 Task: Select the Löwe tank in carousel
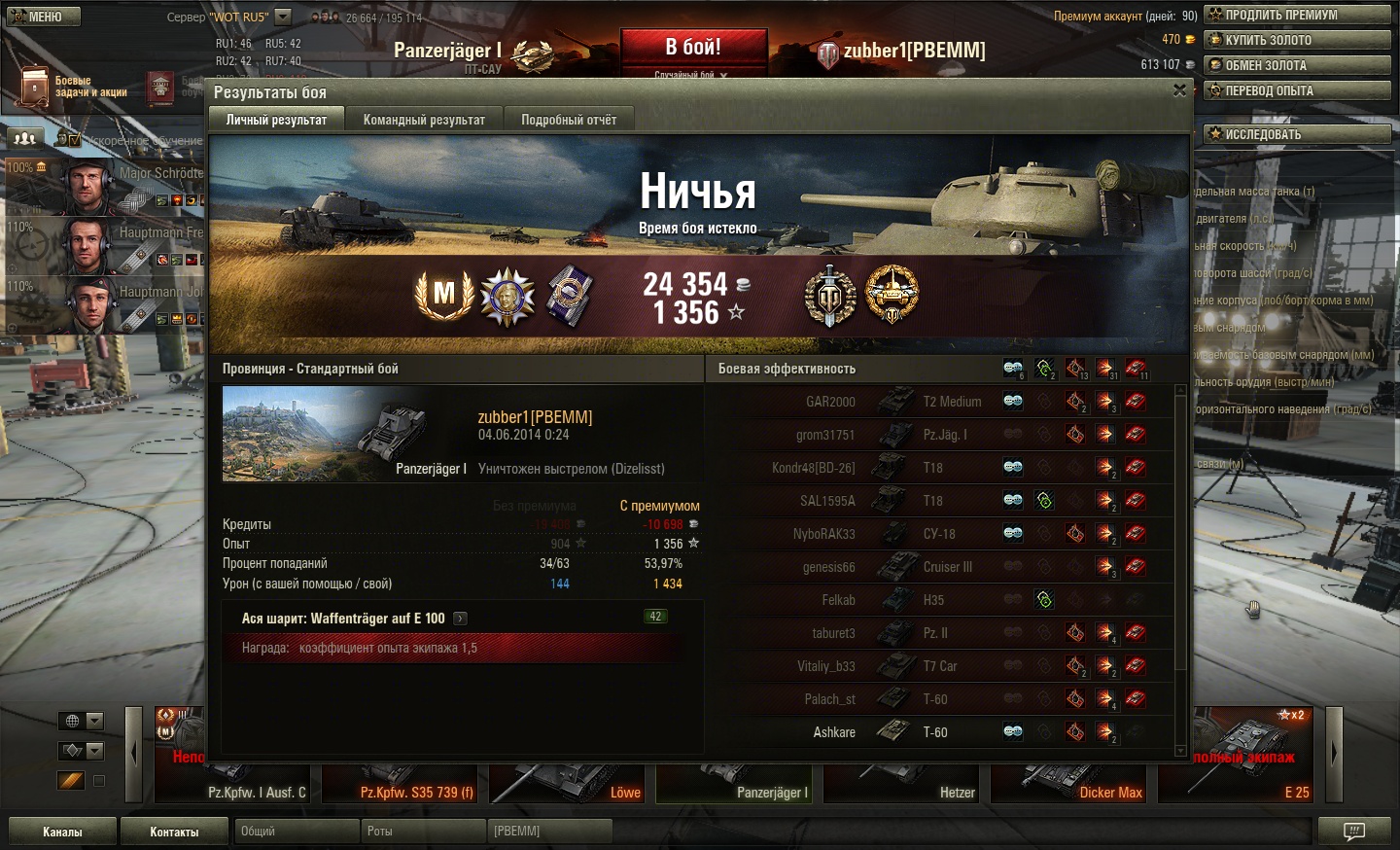[570, 783]
